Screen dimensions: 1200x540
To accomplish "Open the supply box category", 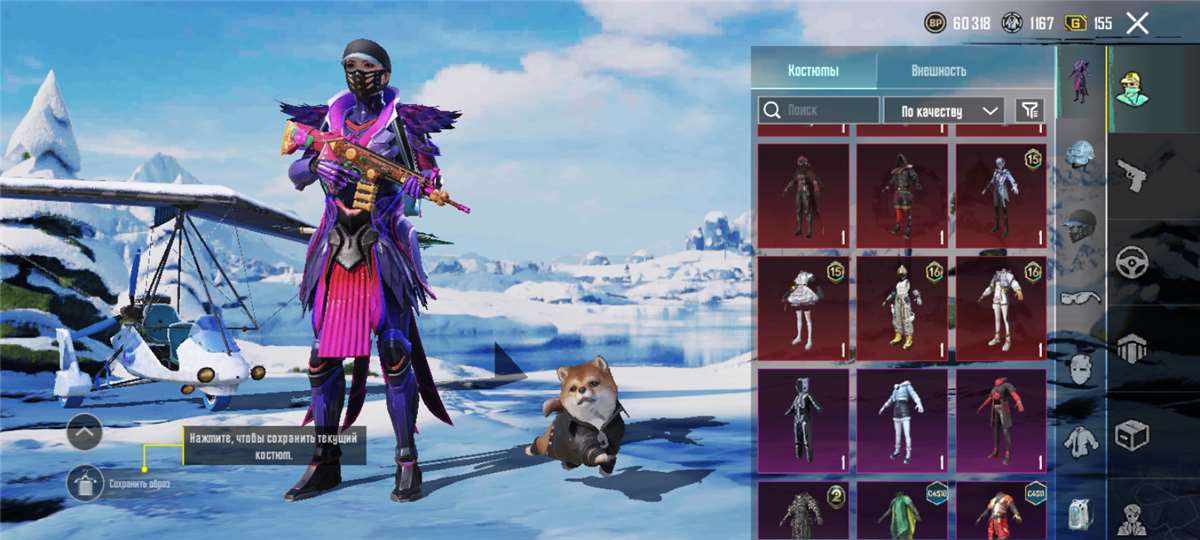I will click(1131, 436).
